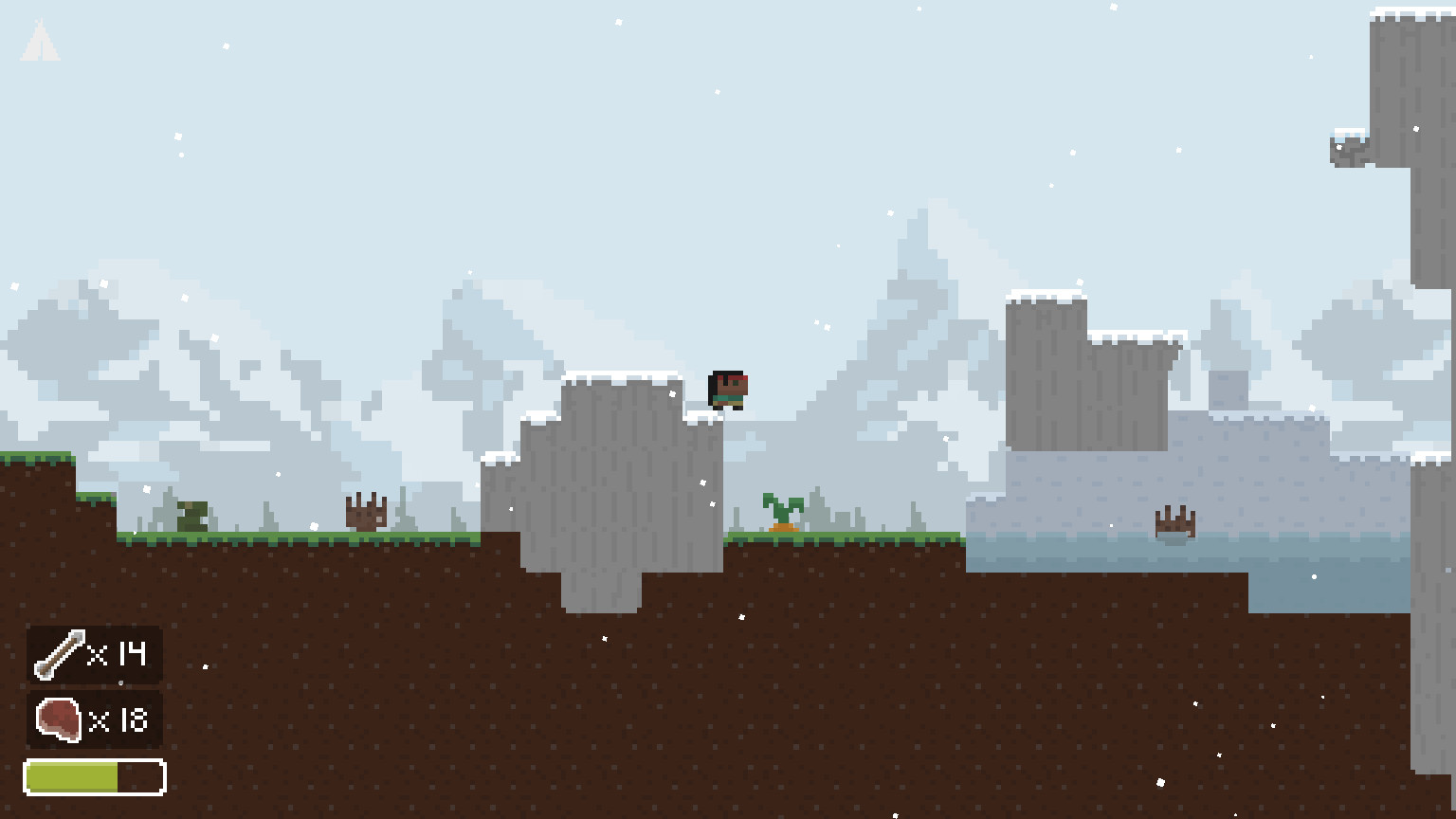Click the green goblin enemy on the left ledge
The image size is (1456, 819).
pyautogui.click(x=190, y=517)
